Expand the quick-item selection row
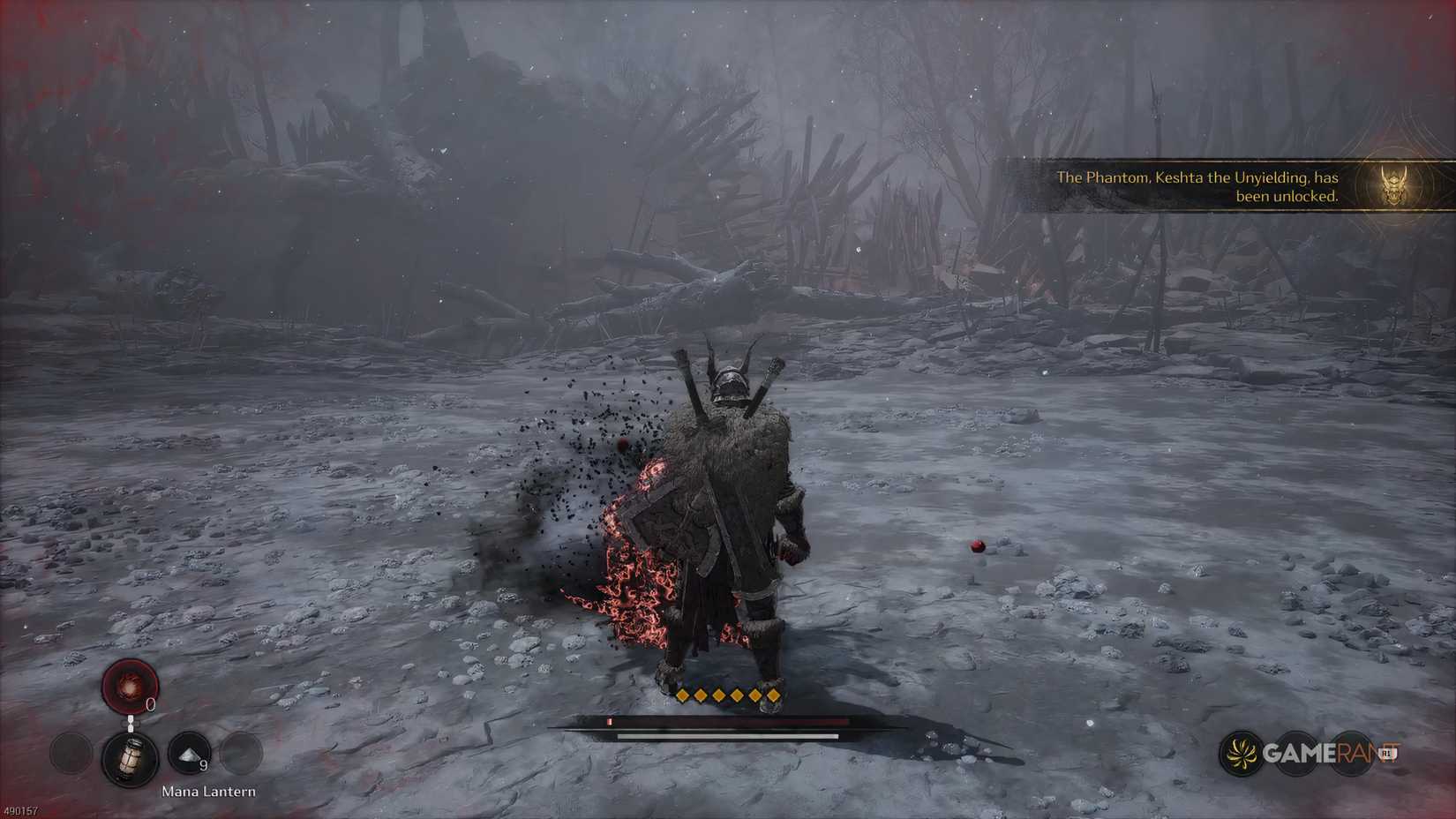The height and width of the screenshot is (819, 1456). [159, 757]
